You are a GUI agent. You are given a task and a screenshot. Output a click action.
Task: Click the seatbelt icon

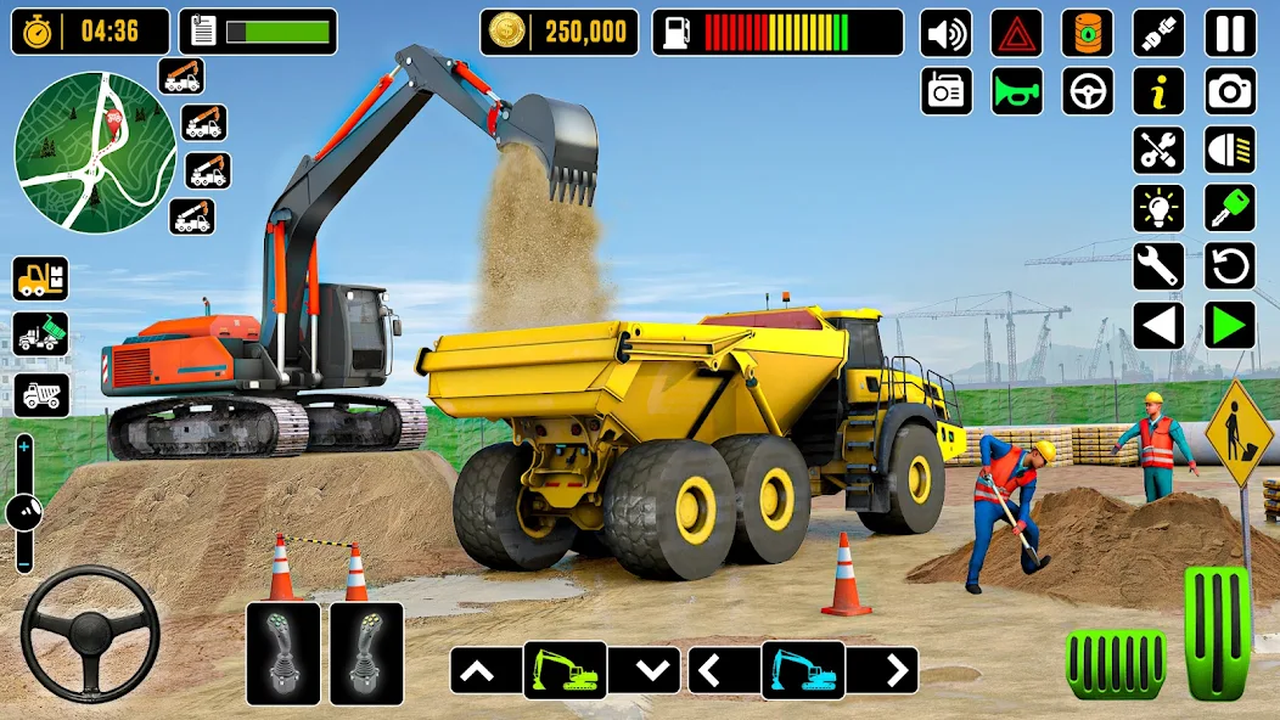tap(1157, 33)
